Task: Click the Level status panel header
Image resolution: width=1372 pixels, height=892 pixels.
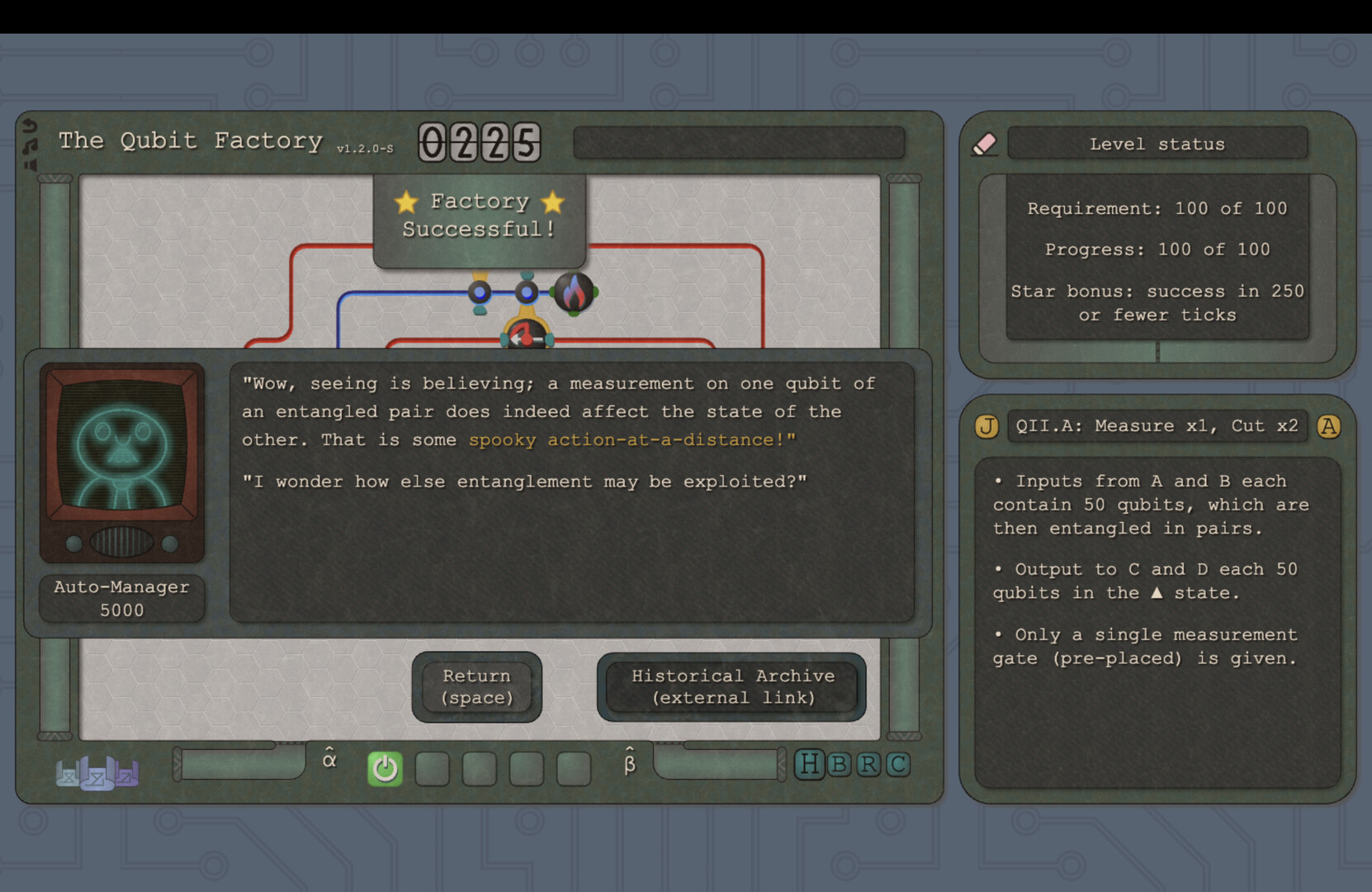Action: (1157, 143)
